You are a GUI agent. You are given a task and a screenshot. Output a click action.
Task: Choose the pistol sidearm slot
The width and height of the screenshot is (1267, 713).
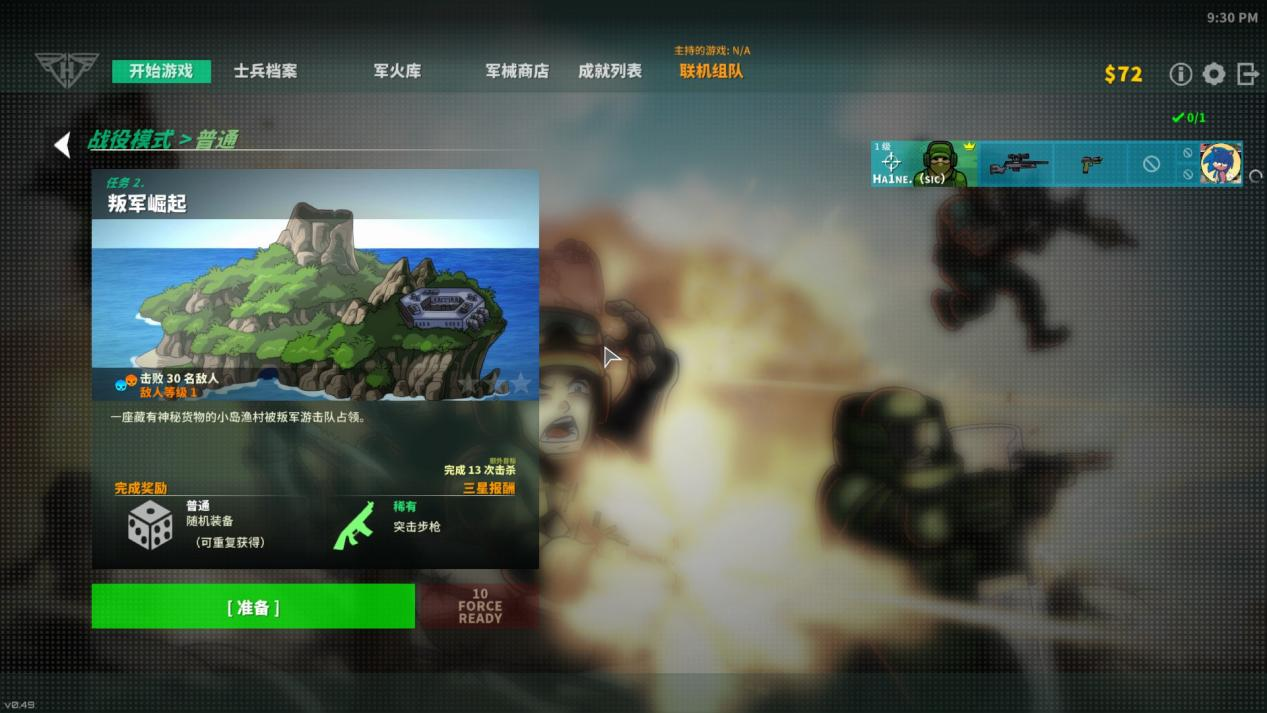pyautogui.click(x=1090, y=164)
